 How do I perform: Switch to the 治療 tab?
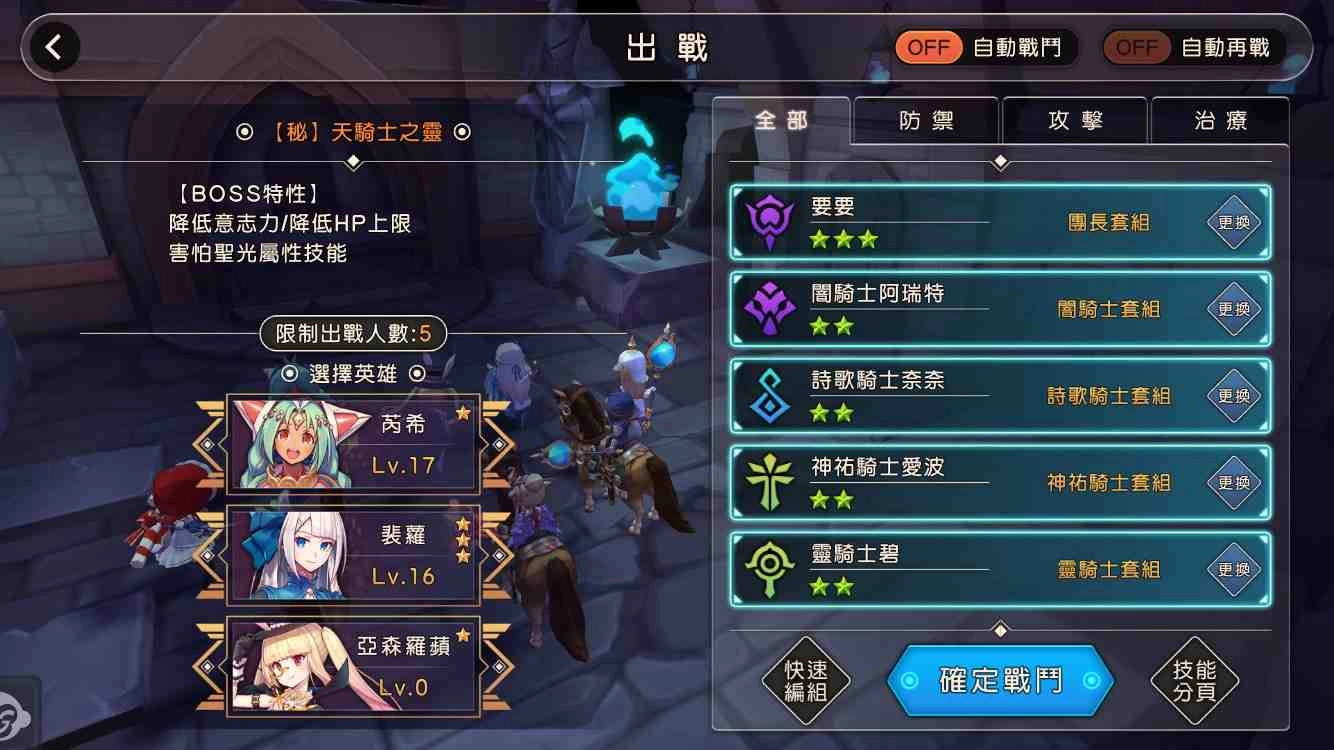click(x=1221, y=120)
